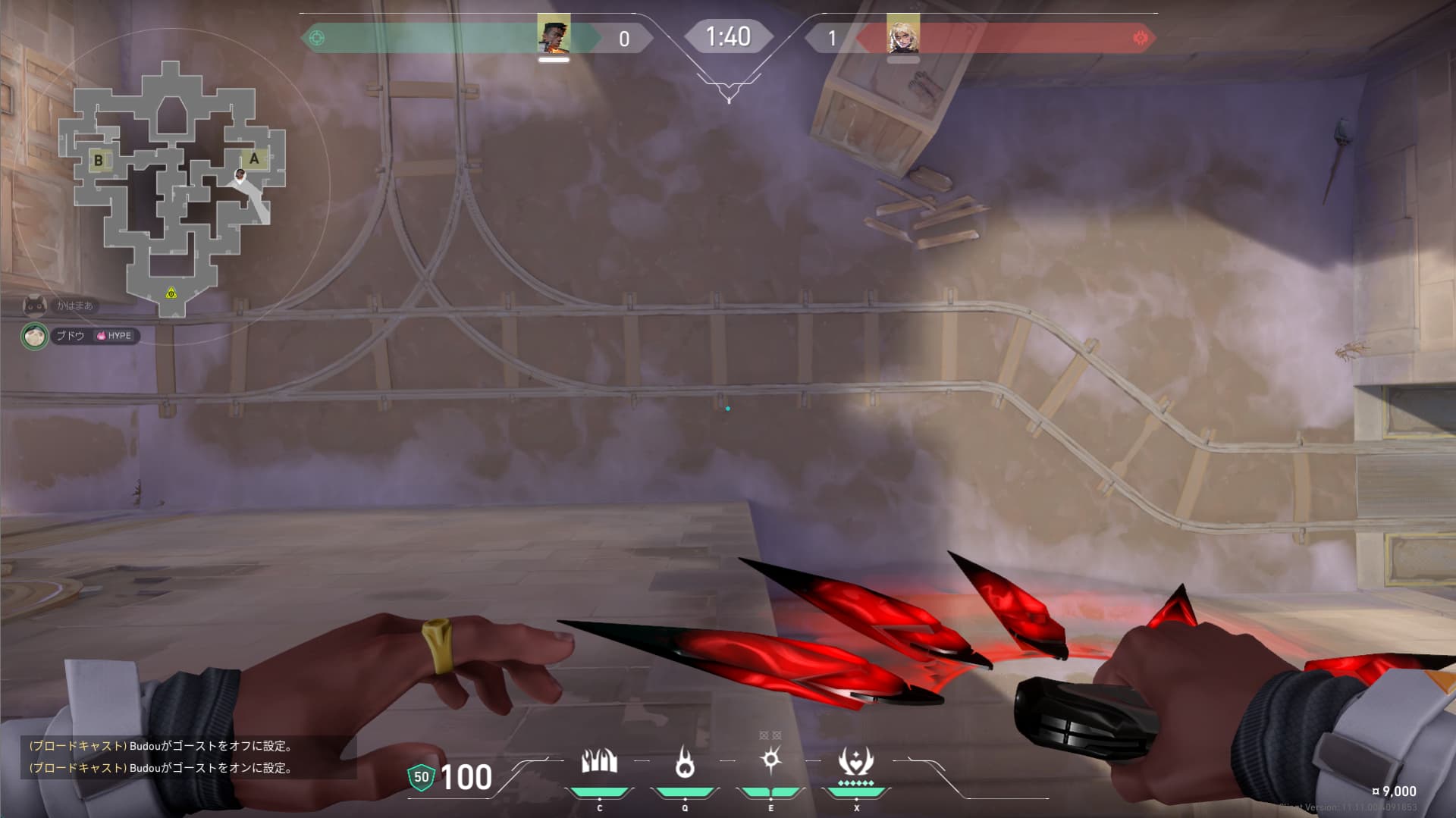Activate the Hot Hands fireball ability

pyautogui.click(x=685, y=762)
